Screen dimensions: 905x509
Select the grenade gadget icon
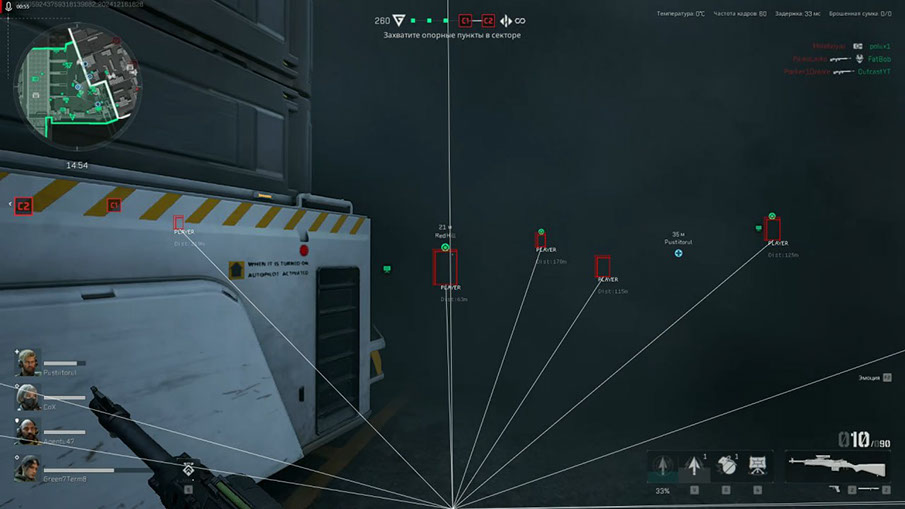click(727, 465)
